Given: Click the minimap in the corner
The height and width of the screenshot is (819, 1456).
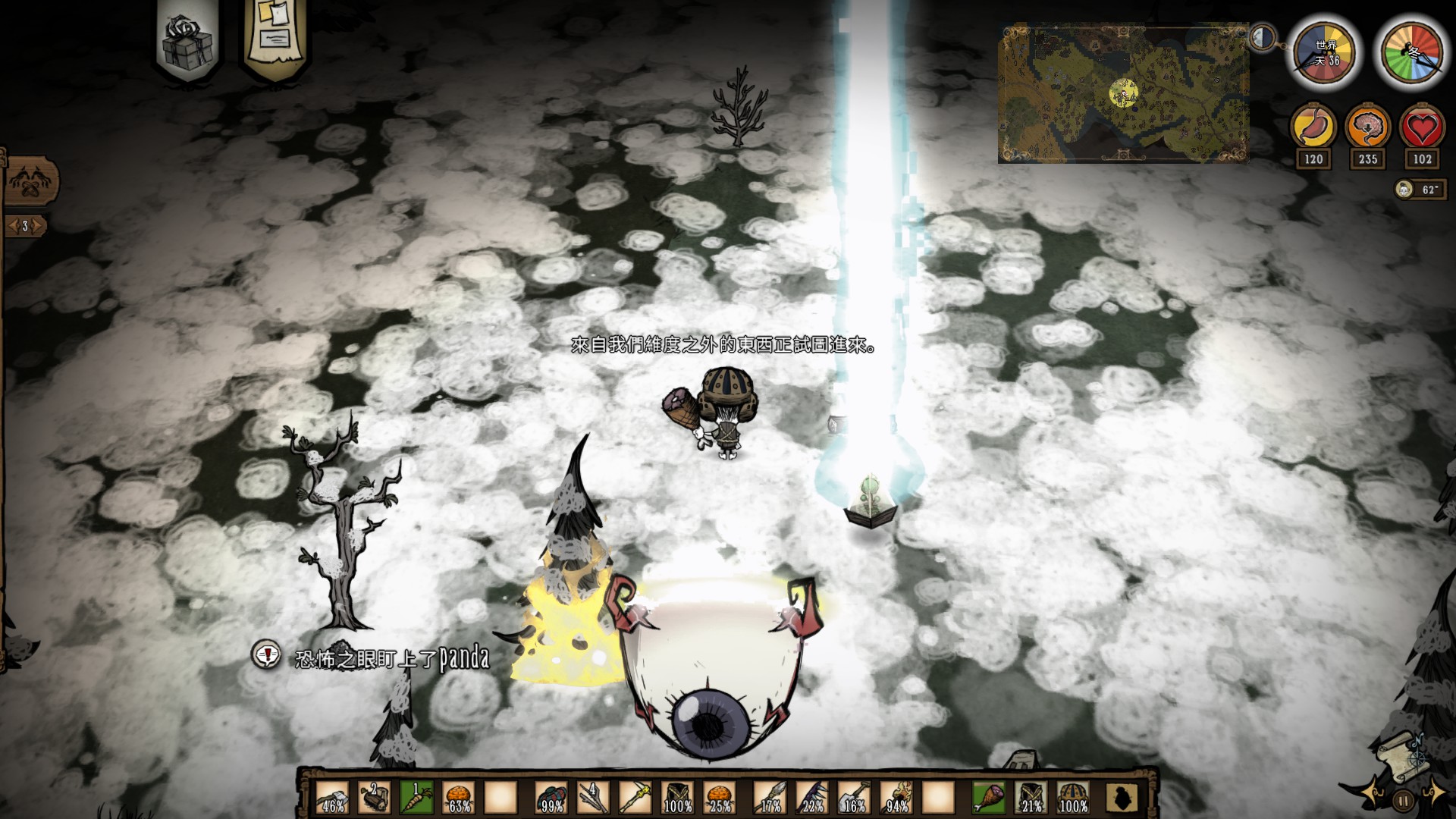Looking at the screenshot, I should 1123,93.
